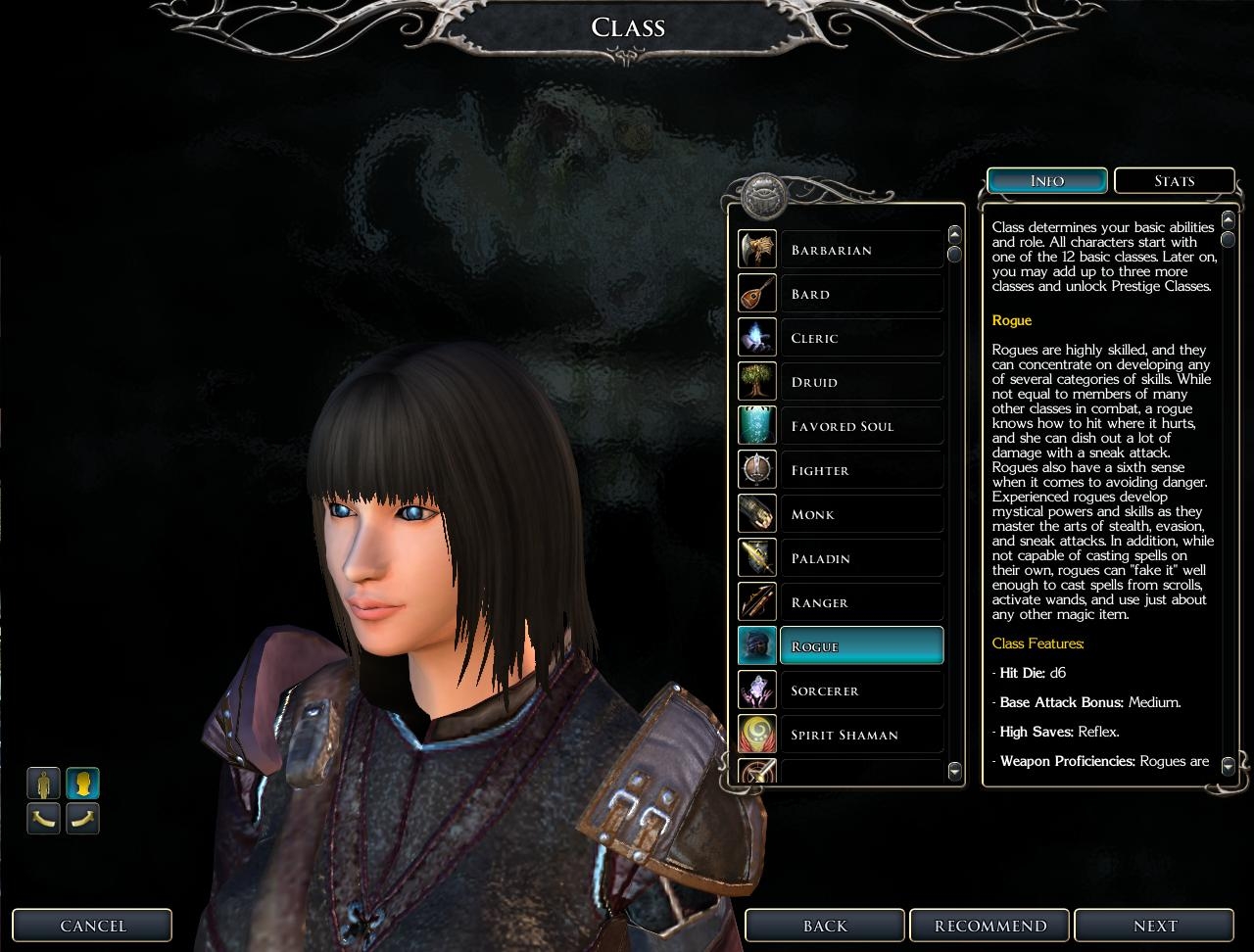Open the Info tab
Screen dimensions: 1254x952
(x=1047, y=181)
